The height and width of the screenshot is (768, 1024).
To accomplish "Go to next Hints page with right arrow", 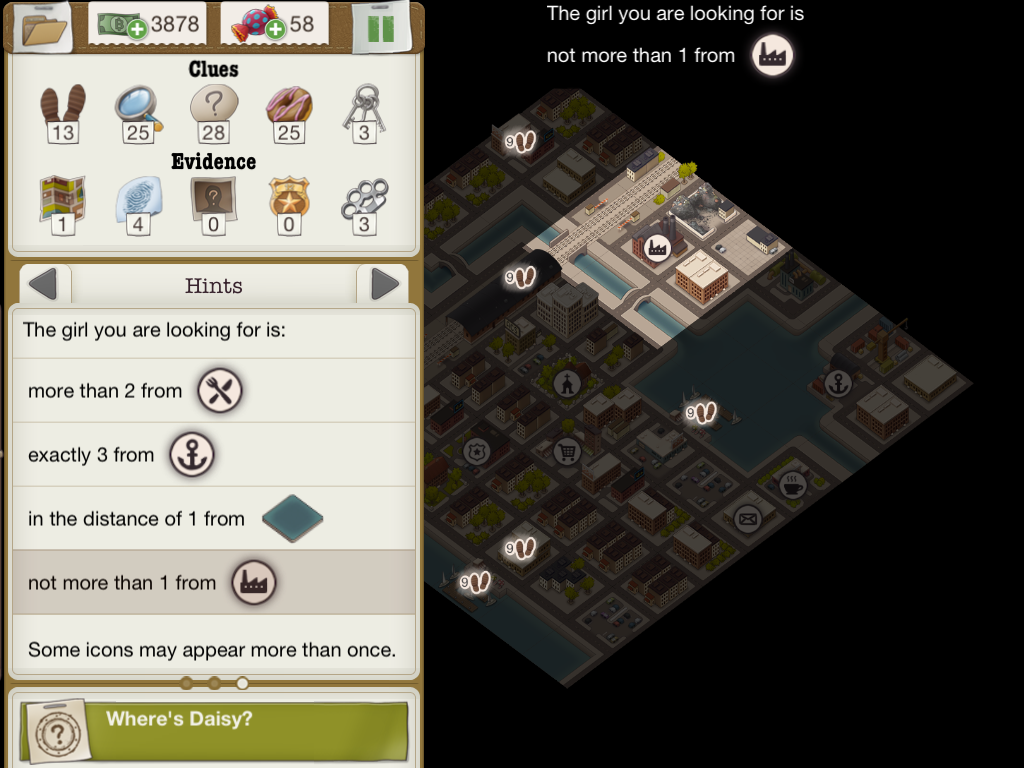I will [x=384, y=285].
